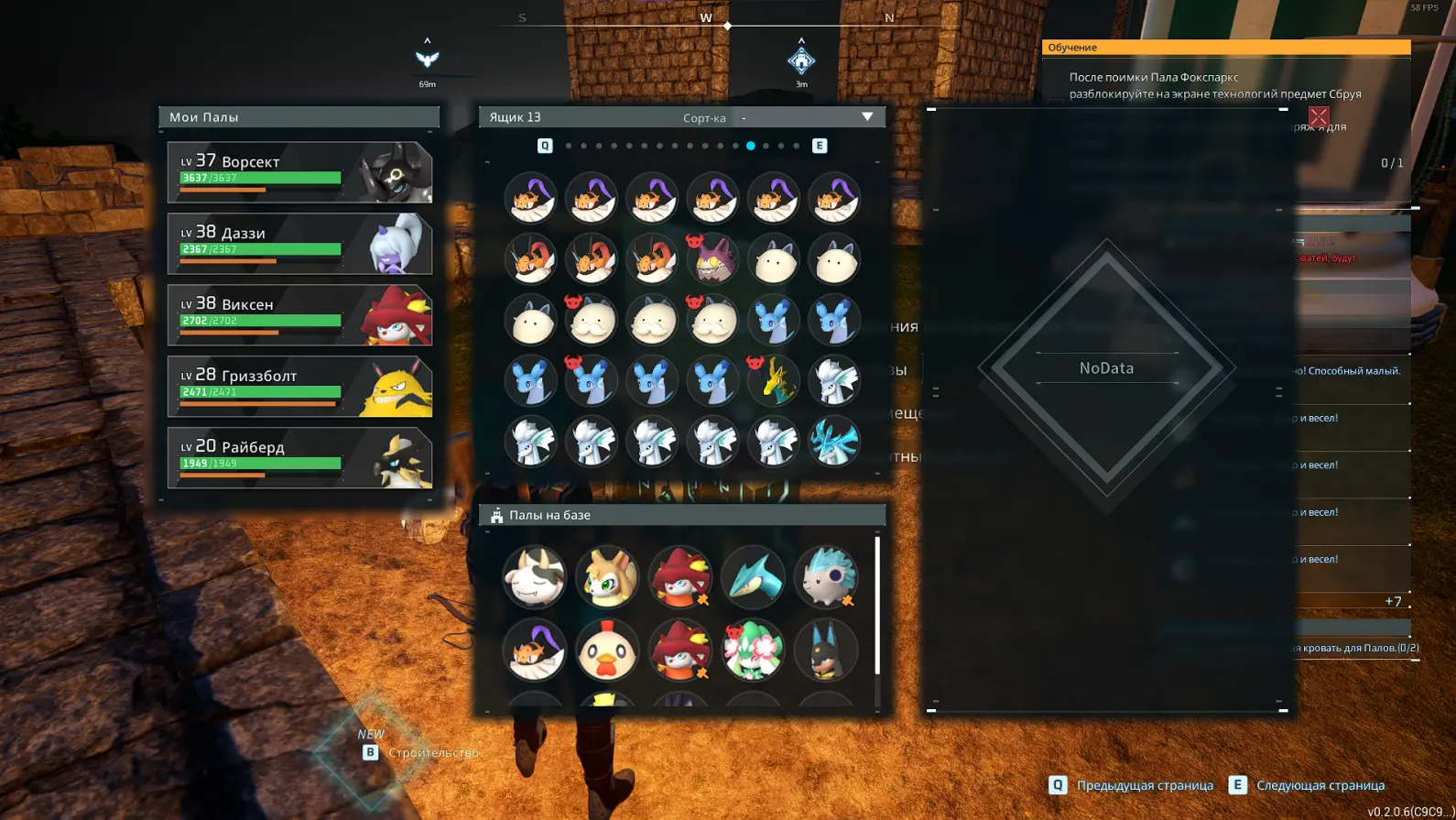Select the yellow-green alpha Pal in the box
The image size is (1456, 820).
click(774, 381)
